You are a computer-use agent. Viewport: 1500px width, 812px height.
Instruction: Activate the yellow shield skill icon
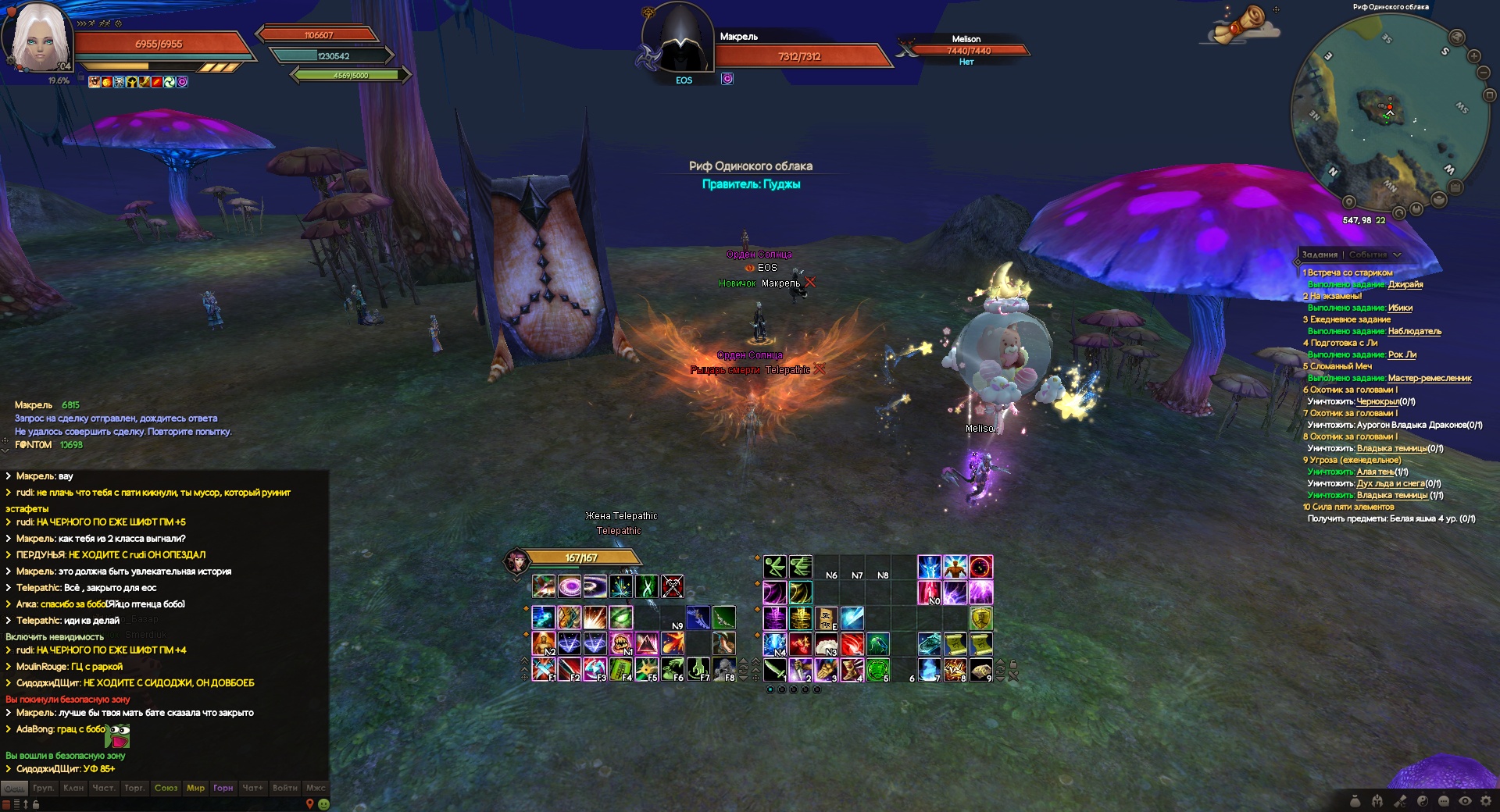point(980,618)
